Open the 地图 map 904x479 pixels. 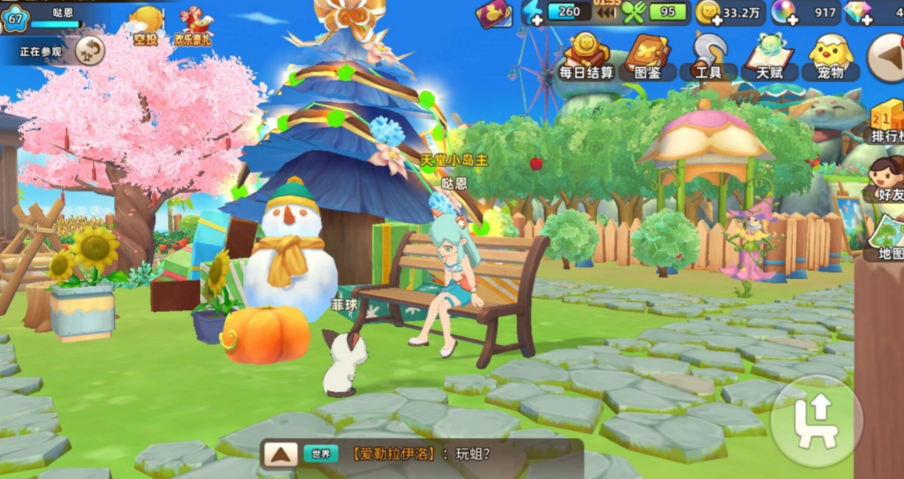click(x=886, y=237)
